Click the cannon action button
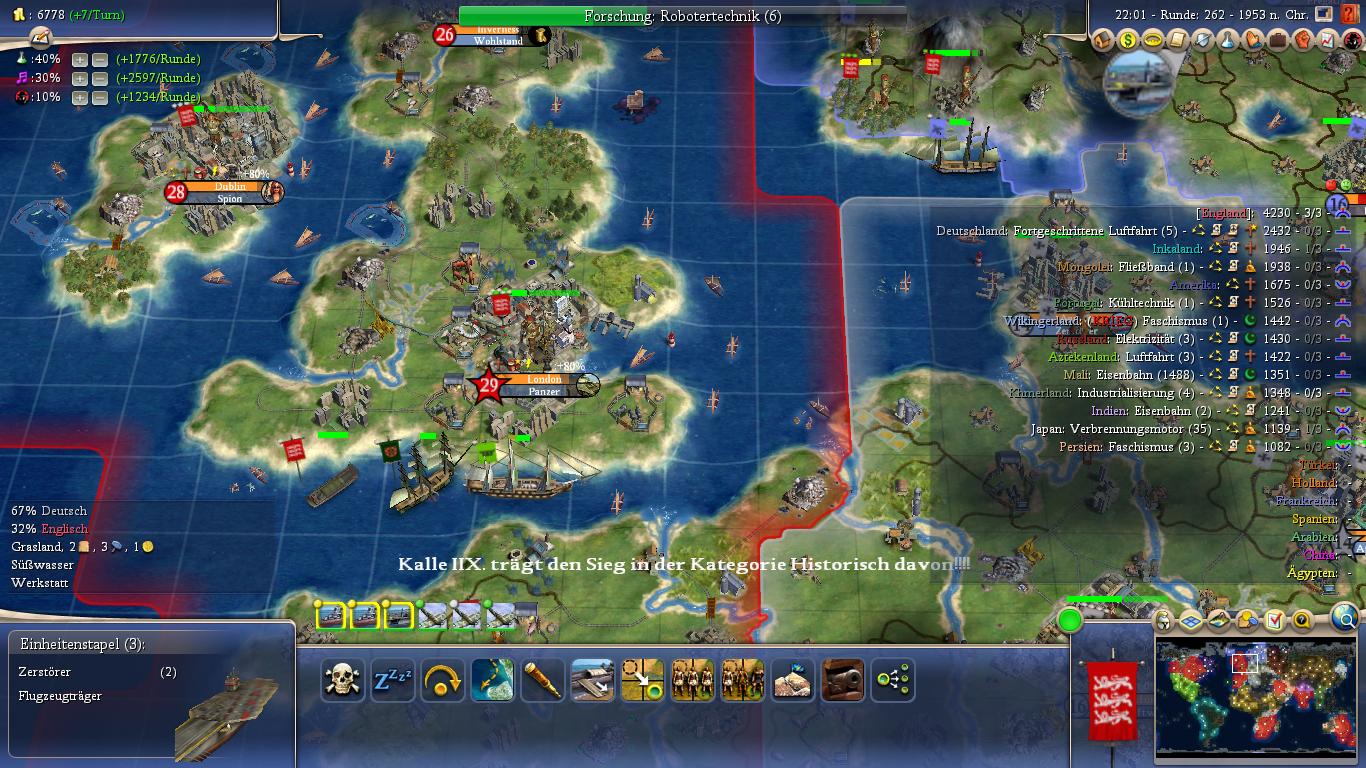The height and width of the screenshot is (768, 1366). (842, 681)
